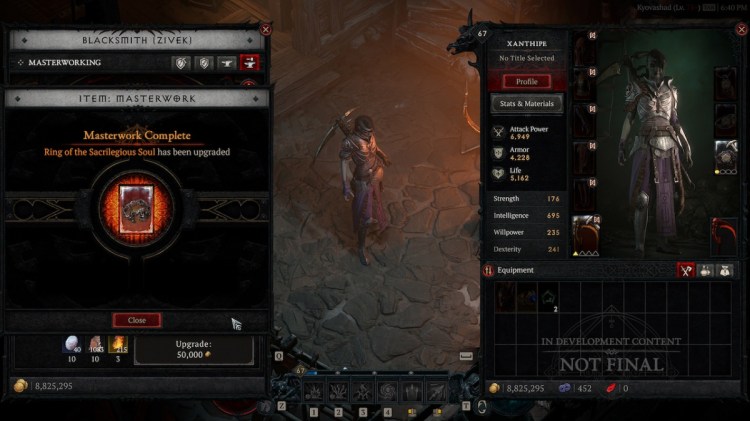Click the Upgrade 50,000 gold button
The image size is (750, 421).
coord(194,350)
